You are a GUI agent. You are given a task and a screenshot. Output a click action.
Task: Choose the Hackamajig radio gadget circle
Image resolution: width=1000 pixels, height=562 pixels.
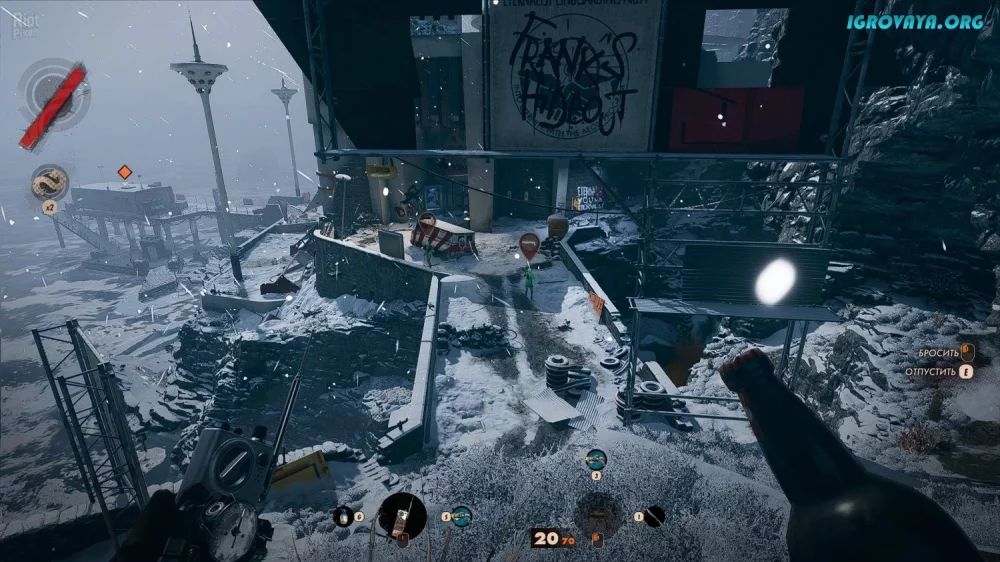[402, 516]
